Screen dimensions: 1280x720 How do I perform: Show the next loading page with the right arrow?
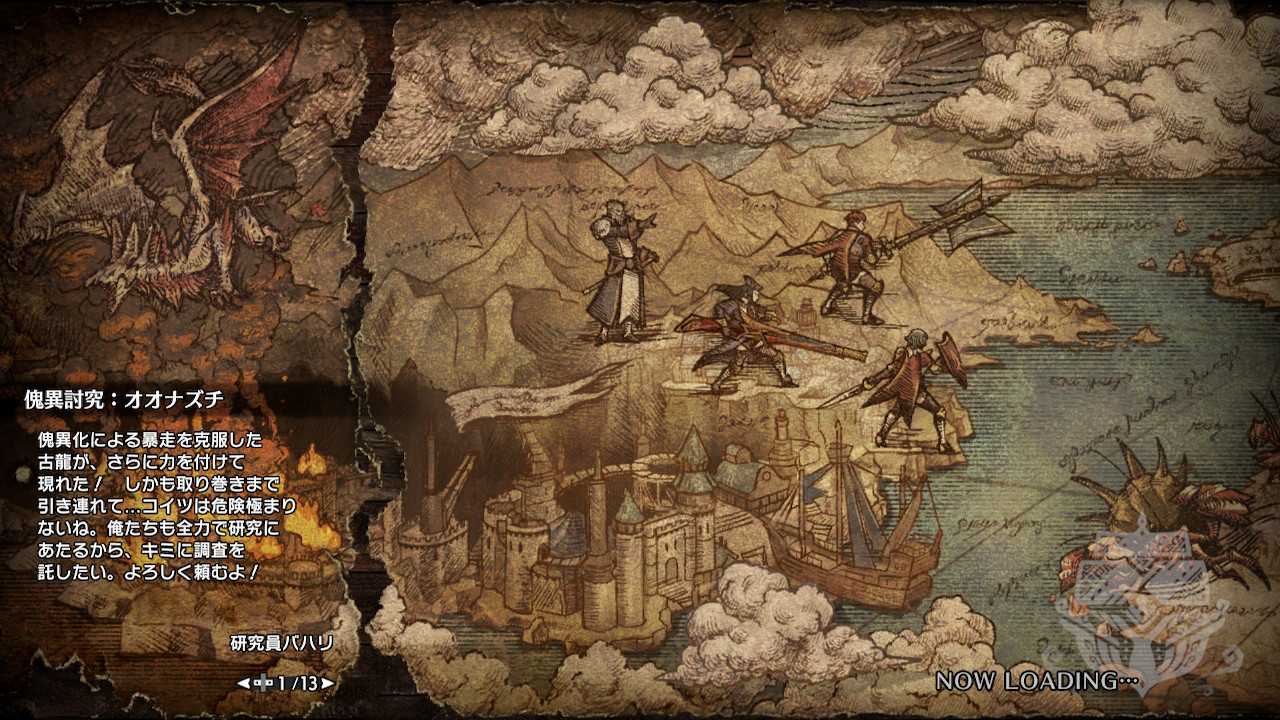pyautogui.click(x=328, y=684)
